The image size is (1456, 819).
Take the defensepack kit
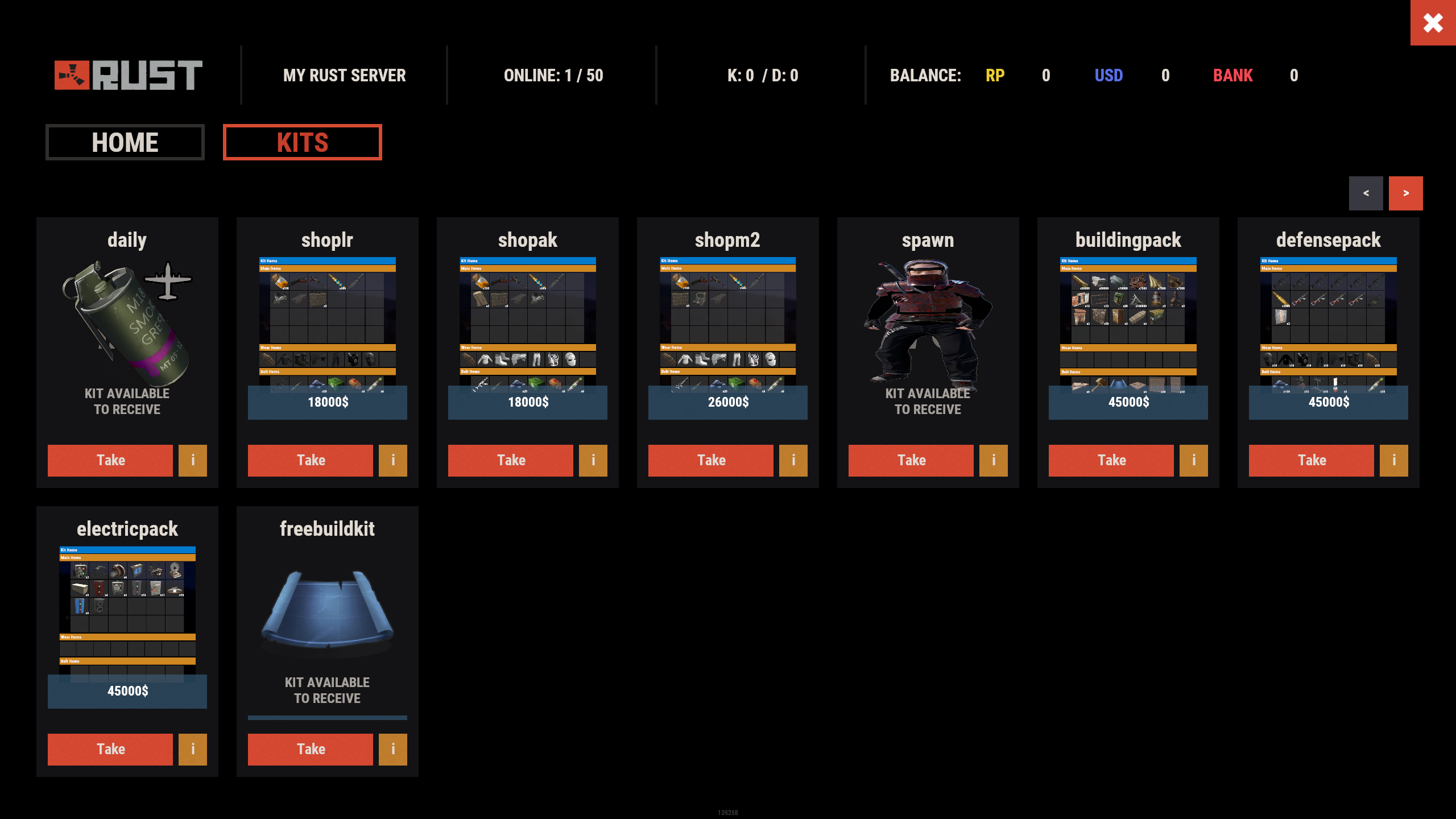point(1312,460)
